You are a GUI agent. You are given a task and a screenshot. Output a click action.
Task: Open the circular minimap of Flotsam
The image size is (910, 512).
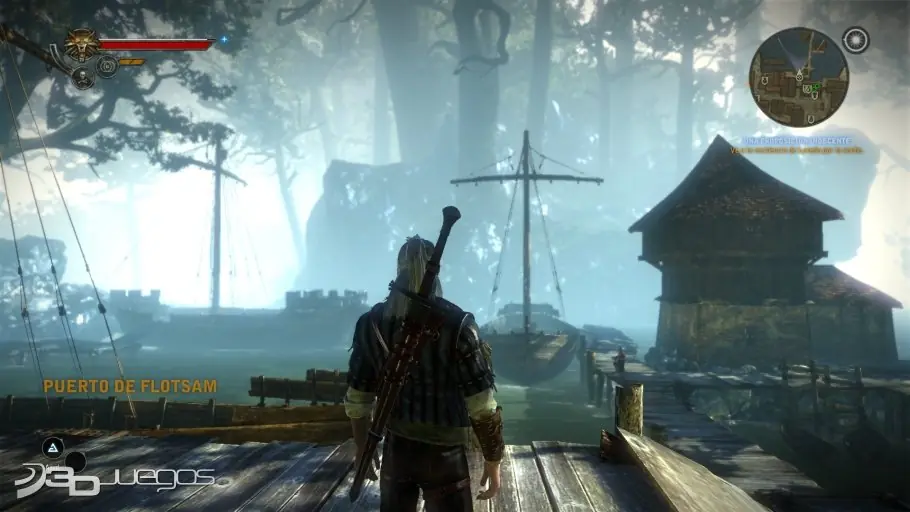pos(798,76)
